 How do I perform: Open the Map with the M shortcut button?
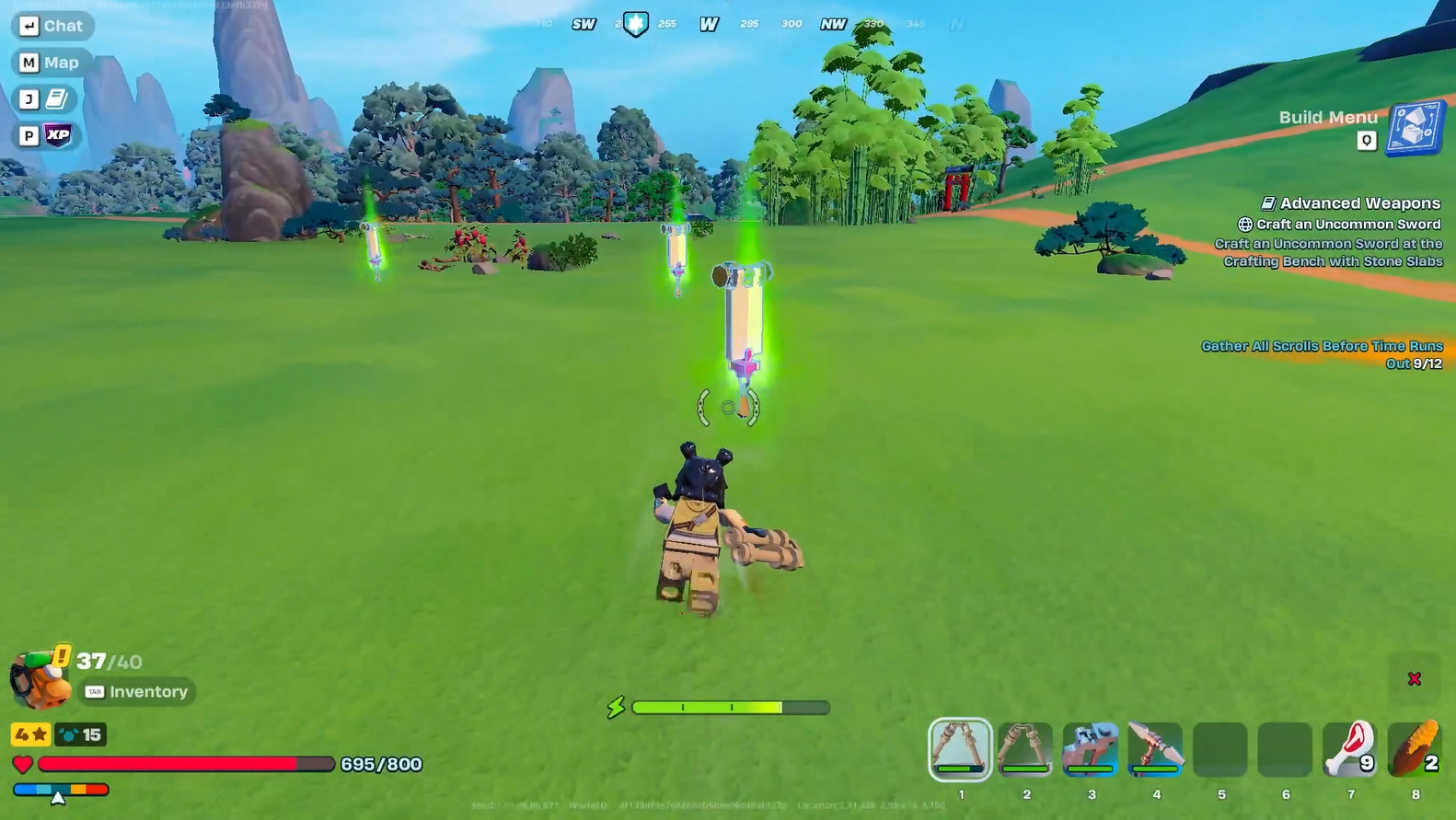coord(51,62)
